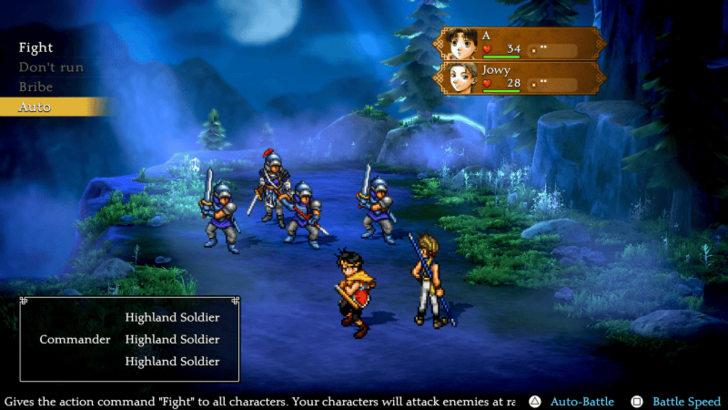Pick the Commander entry in enemy list

(x=75, y=339)
